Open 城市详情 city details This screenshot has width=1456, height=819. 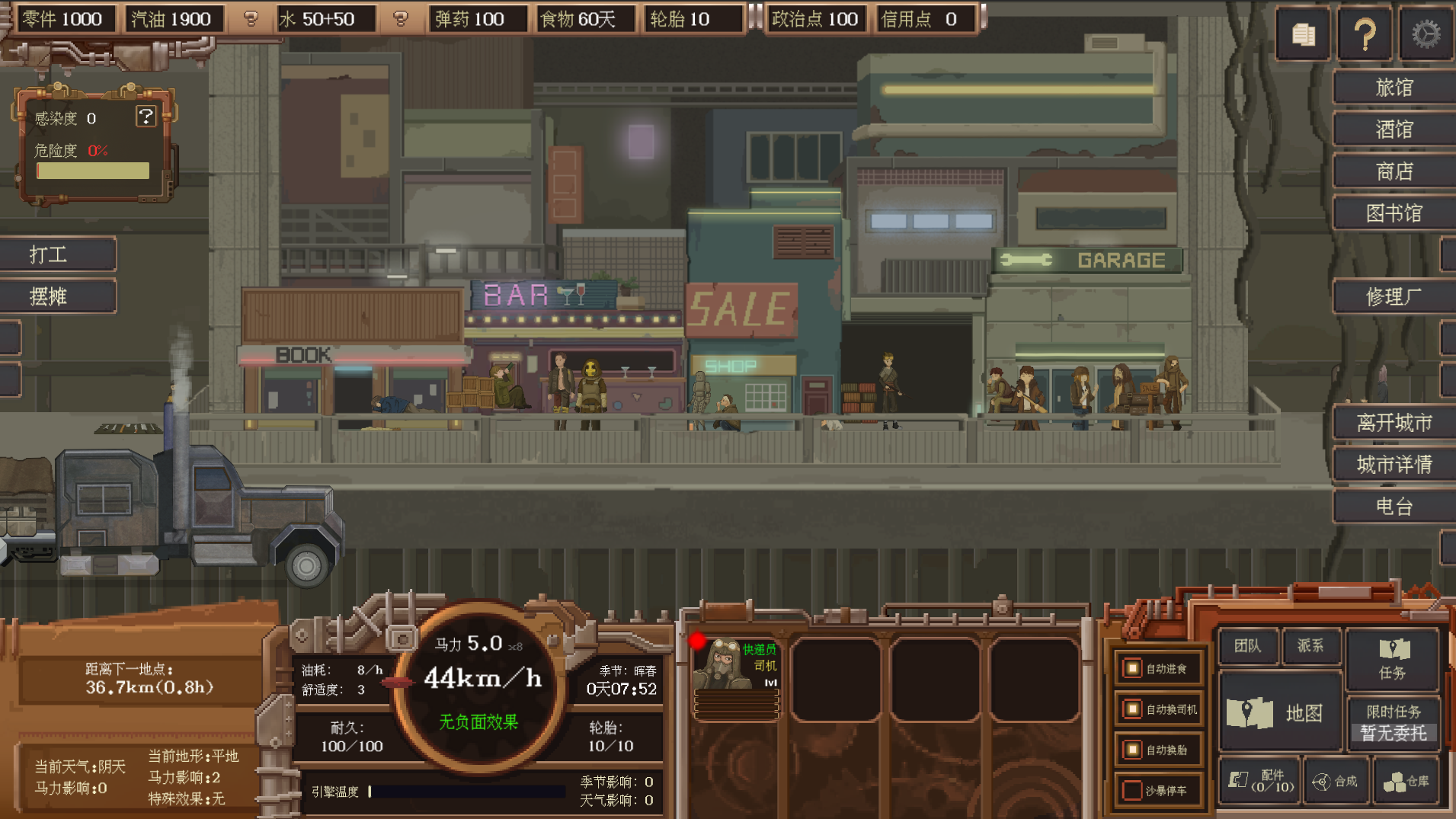click(x=1393, y=464)
